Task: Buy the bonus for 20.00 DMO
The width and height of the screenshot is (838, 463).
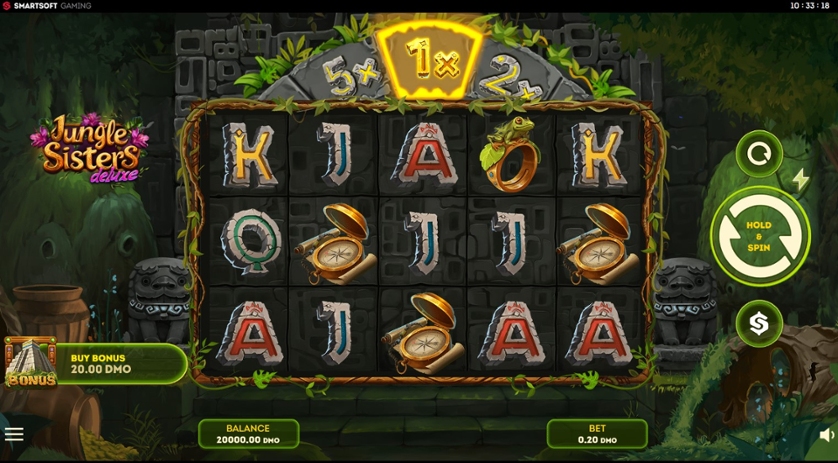Action: coord(97,363)
